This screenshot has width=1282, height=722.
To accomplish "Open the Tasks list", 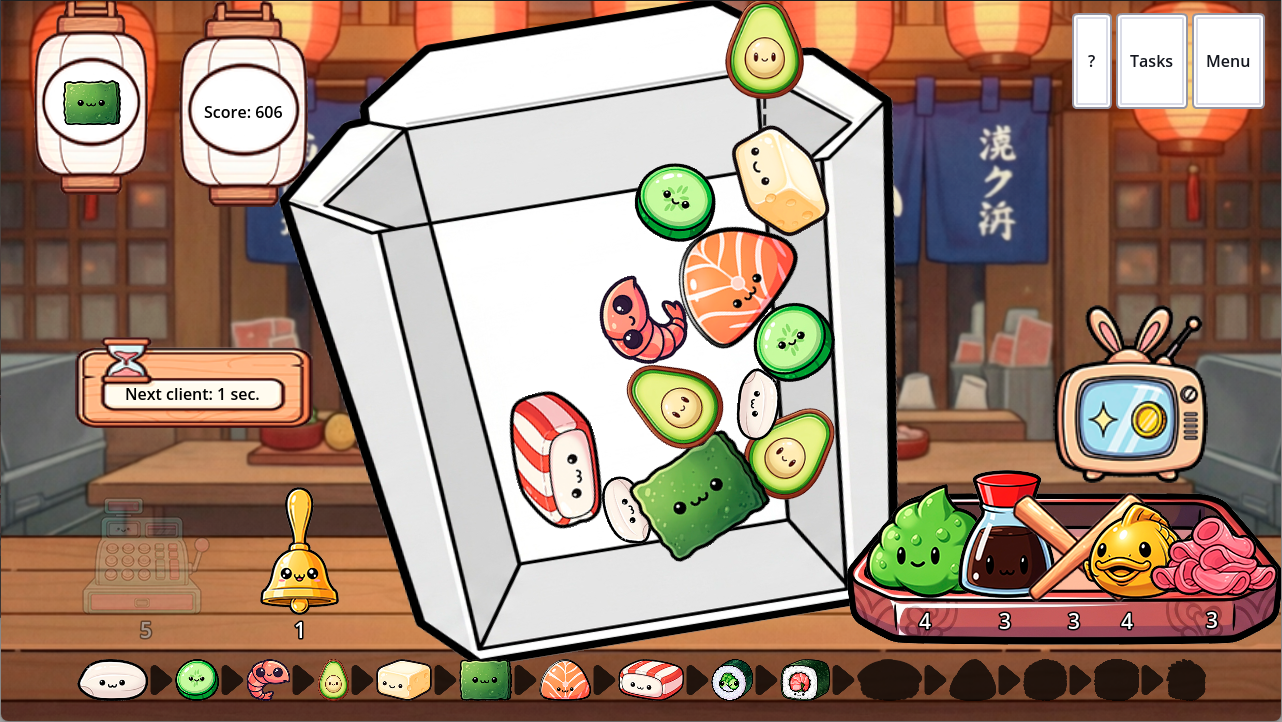I will tap(1151, 61).
